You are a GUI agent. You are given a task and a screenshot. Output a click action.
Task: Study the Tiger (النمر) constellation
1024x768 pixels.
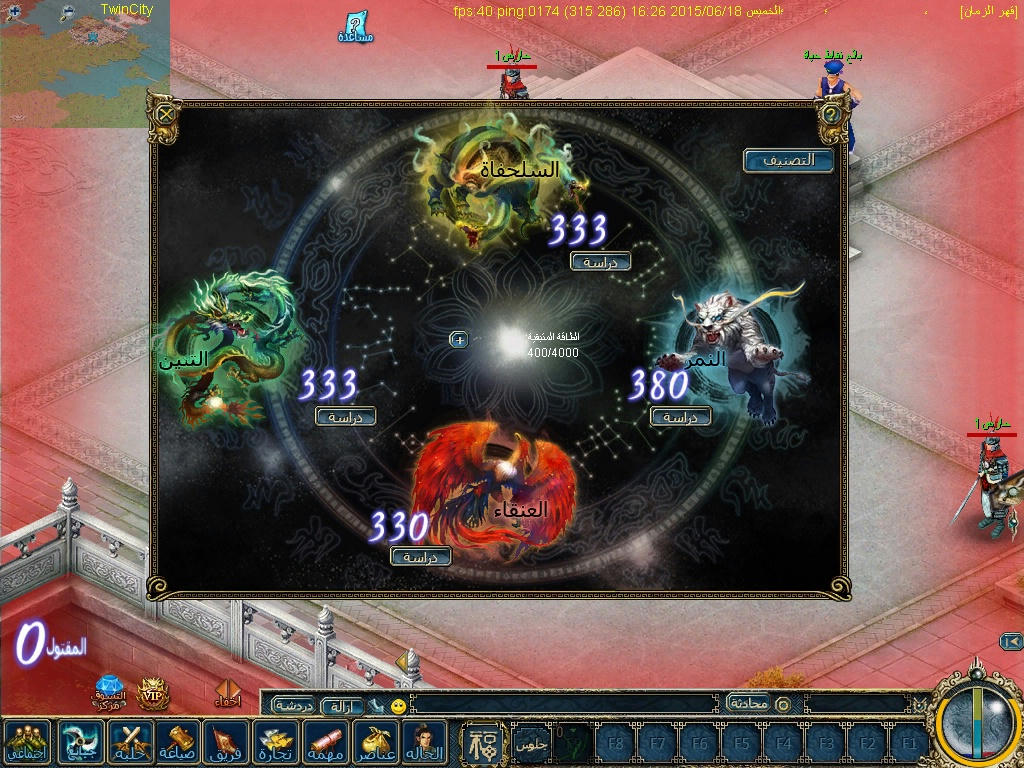[680, 417]
